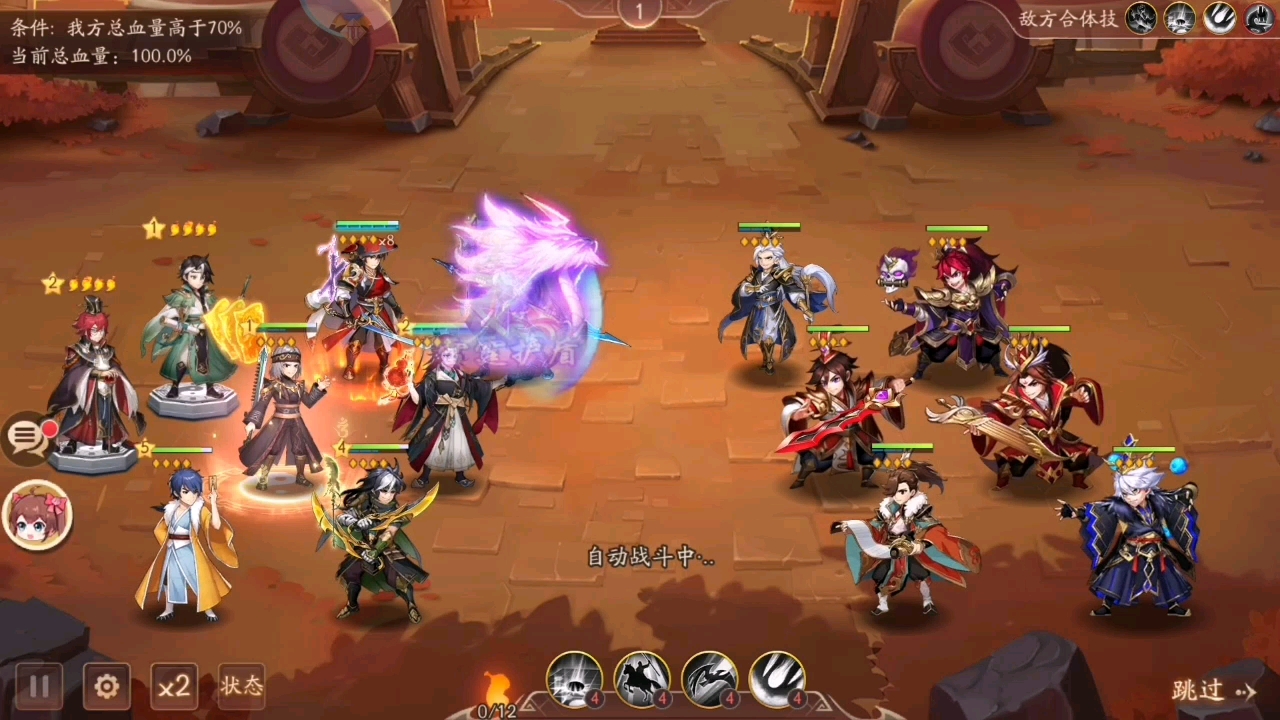Screen dimensions: 1280x720
Task: Inspect the enemy's first combo skill icon
Action: coord(1141,18)
